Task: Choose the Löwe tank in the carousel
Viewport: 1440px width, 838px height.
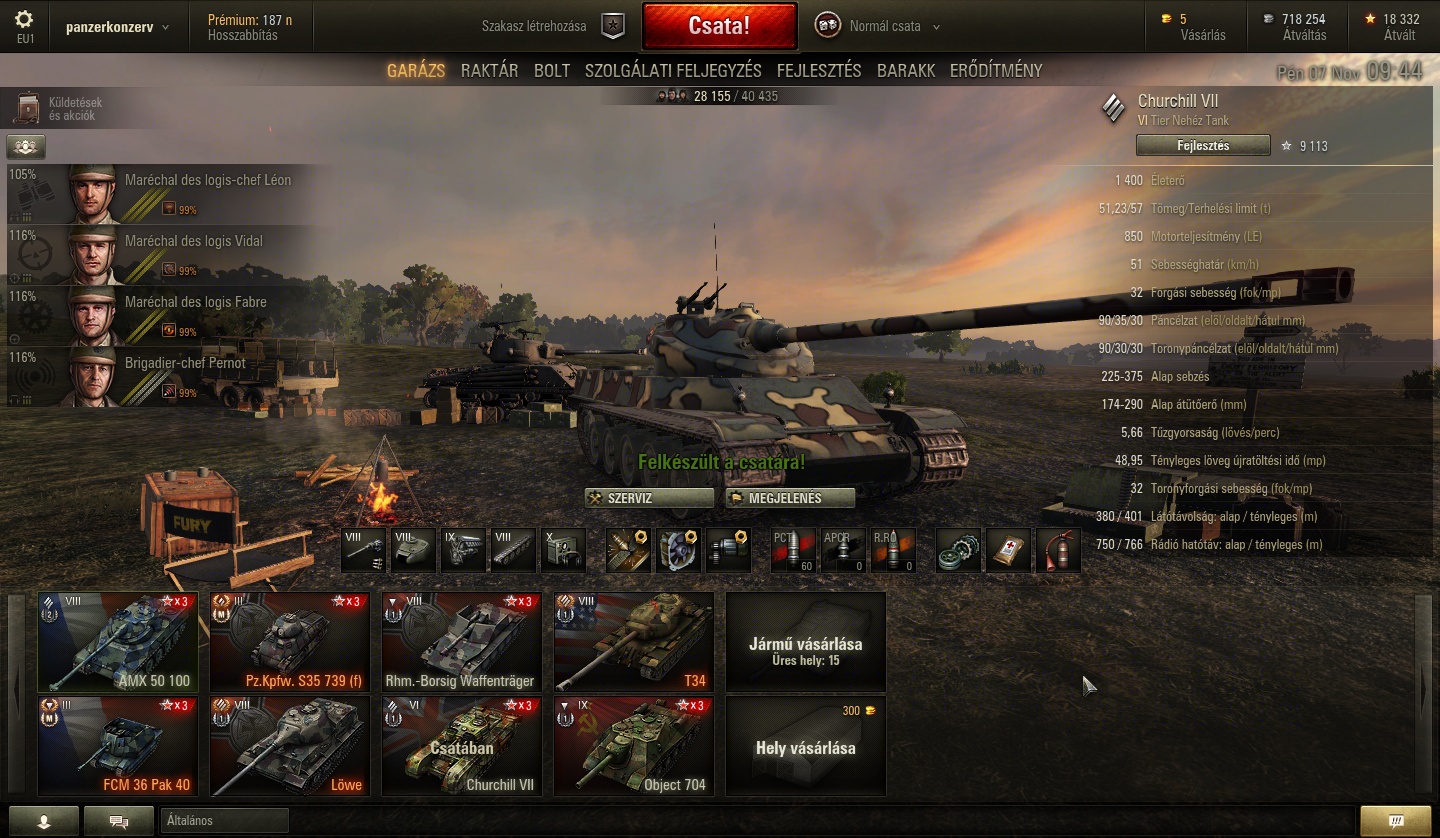Action: point(290,745)
